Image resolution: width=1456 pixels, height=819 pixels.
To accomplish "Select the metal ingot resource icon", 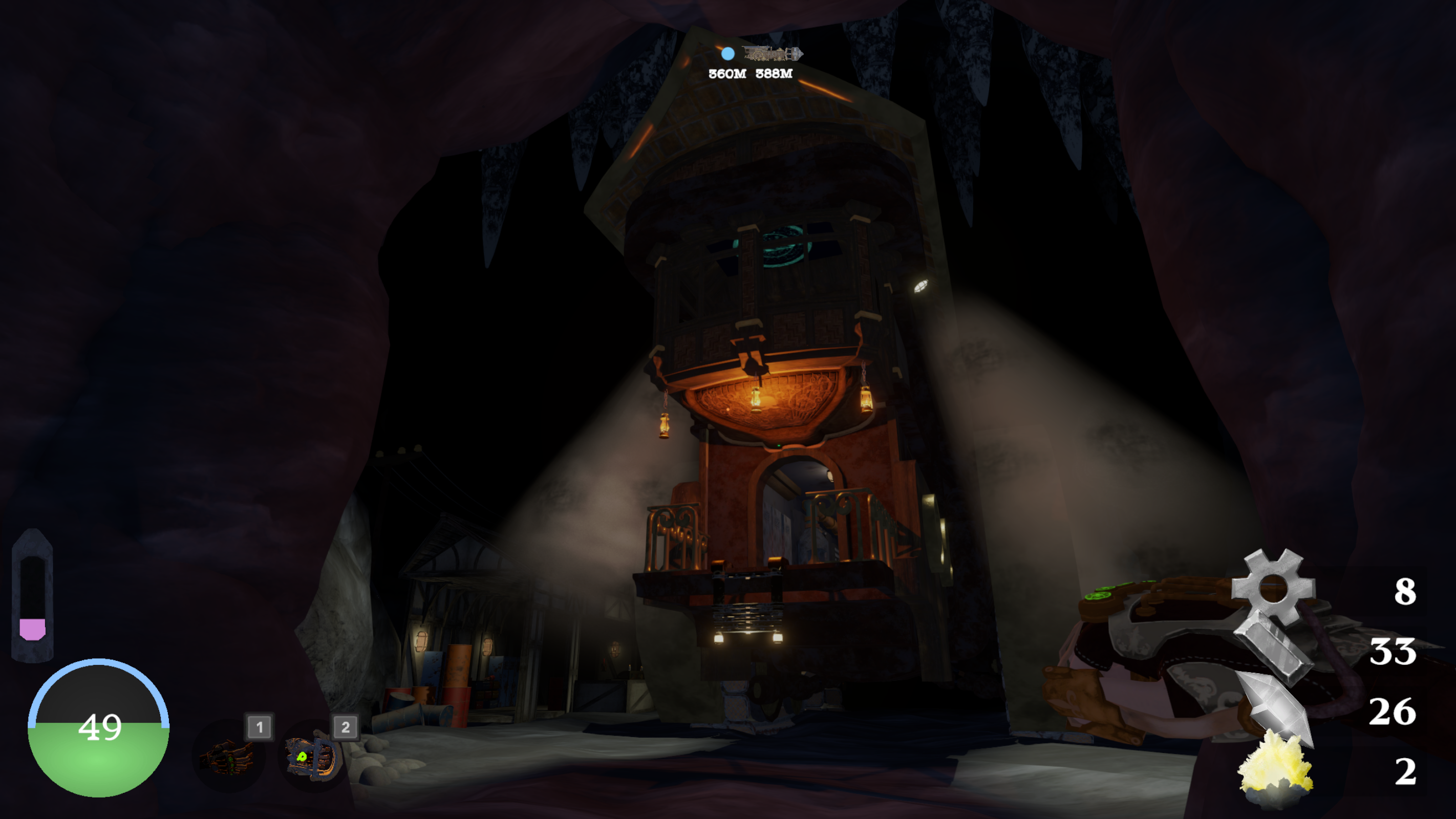I will click(1273, 649).
